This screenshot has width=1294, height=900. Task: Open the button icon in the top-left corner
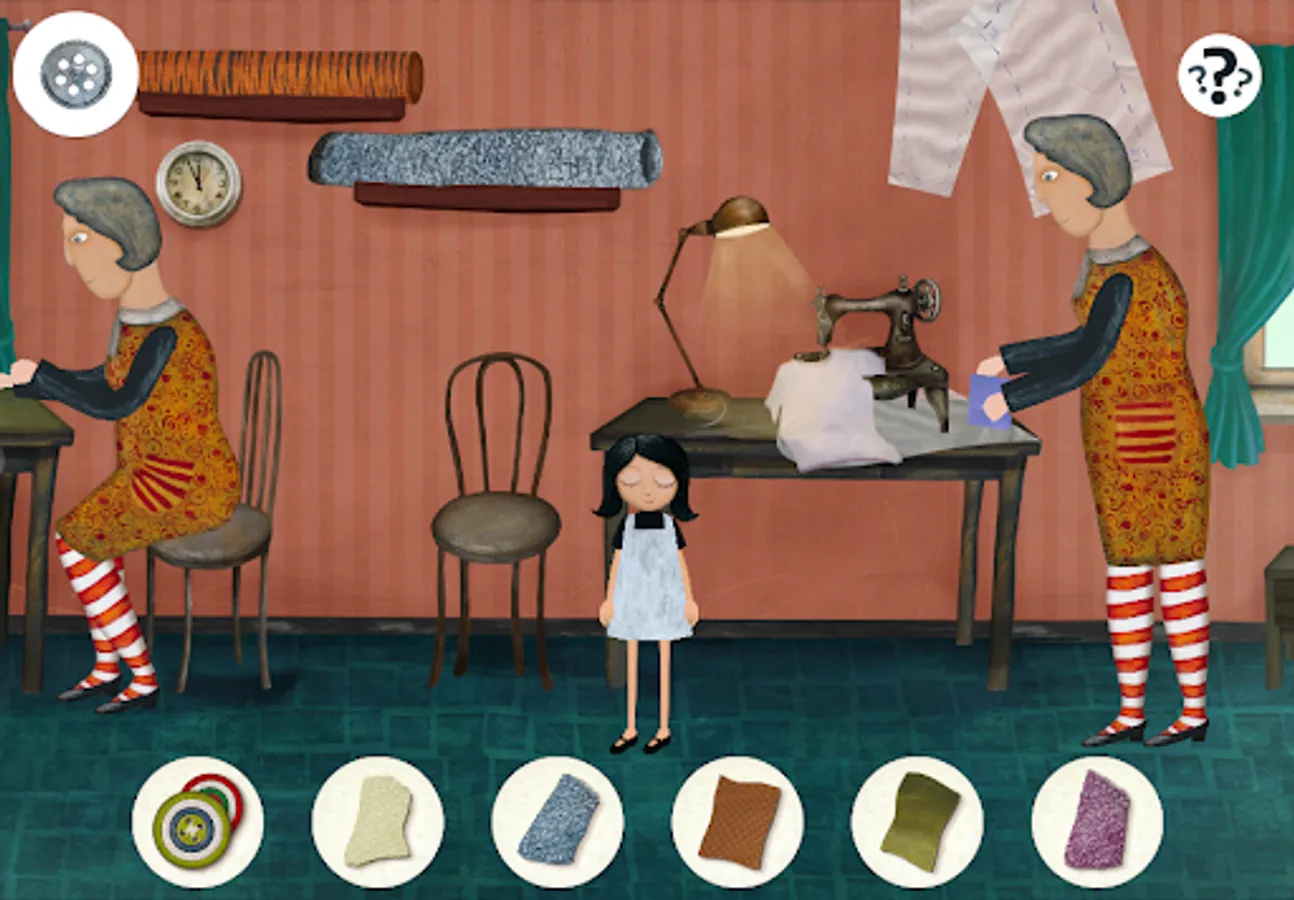point(75,70)
